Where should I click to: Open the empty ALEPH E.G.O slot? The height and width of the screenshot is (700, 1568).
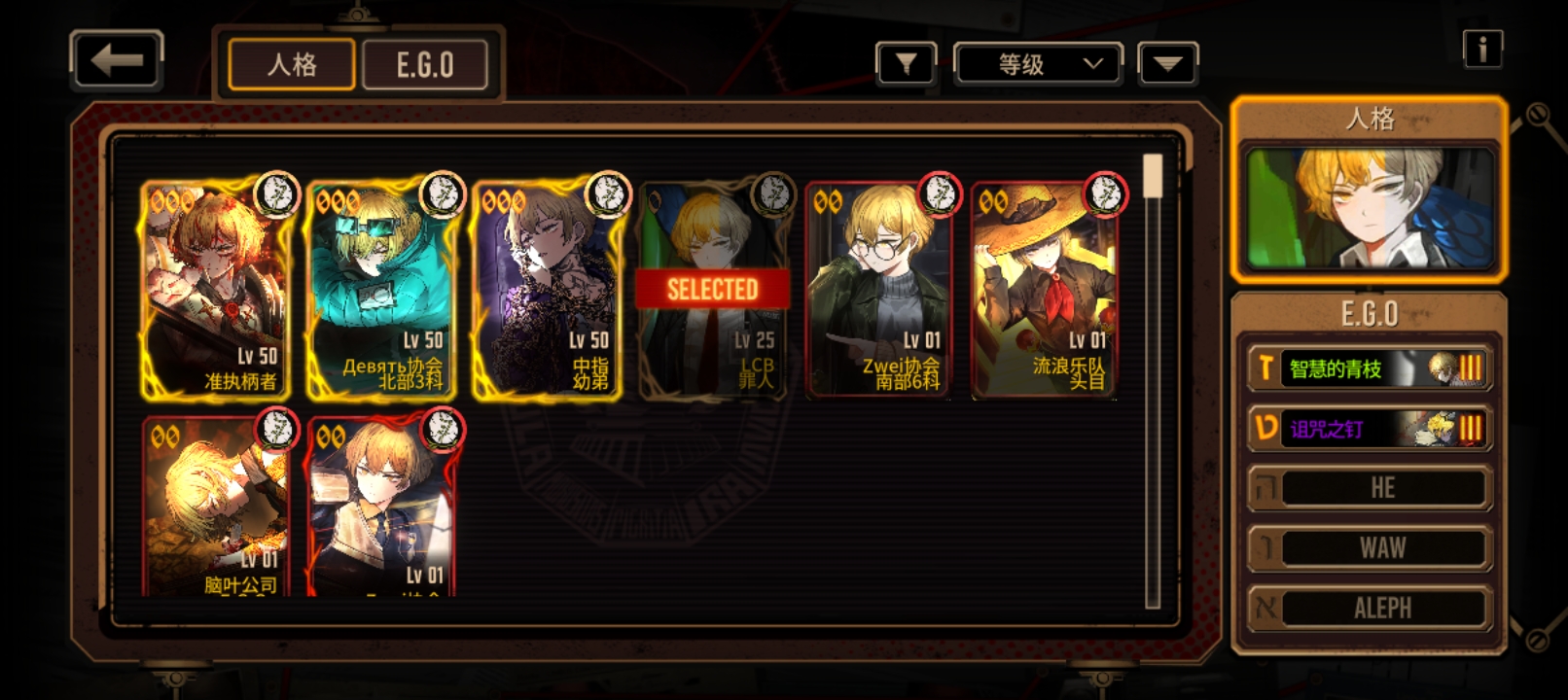pos(1370,609)
